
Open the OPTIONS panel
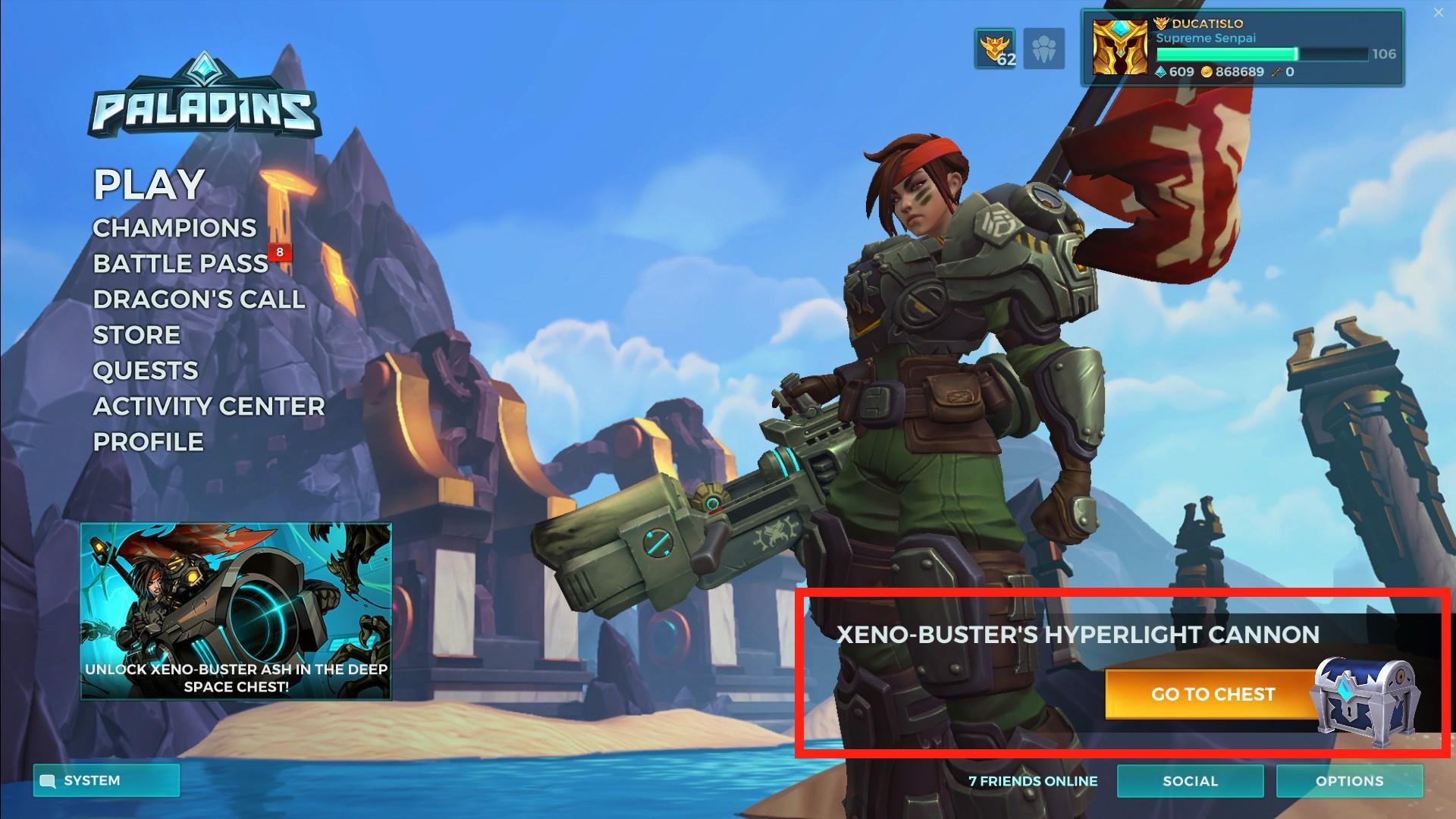coord(1351,781)
